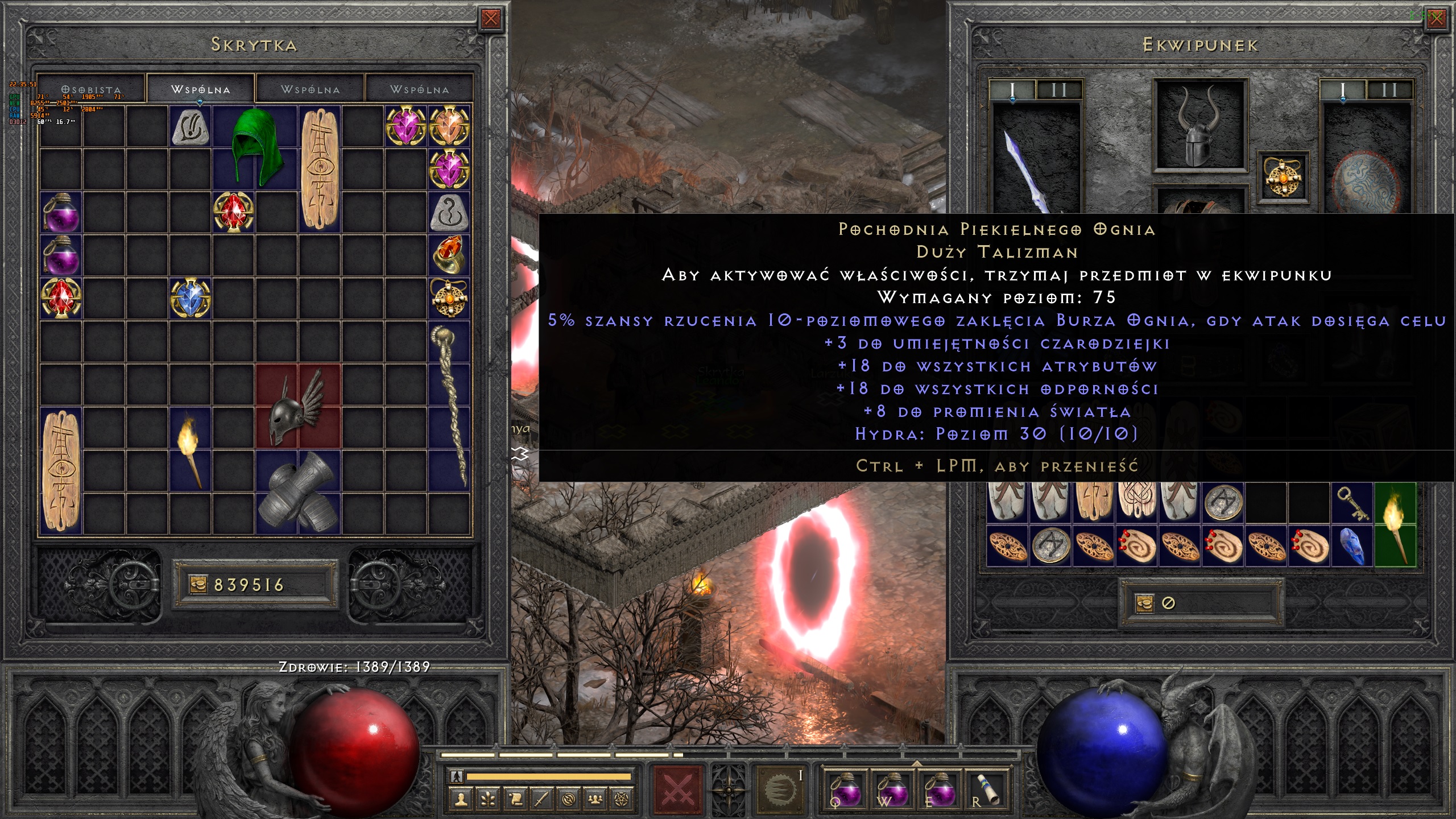
Task: Pick up the twisted staff in the stash
Action: click(x=450, y=405)
